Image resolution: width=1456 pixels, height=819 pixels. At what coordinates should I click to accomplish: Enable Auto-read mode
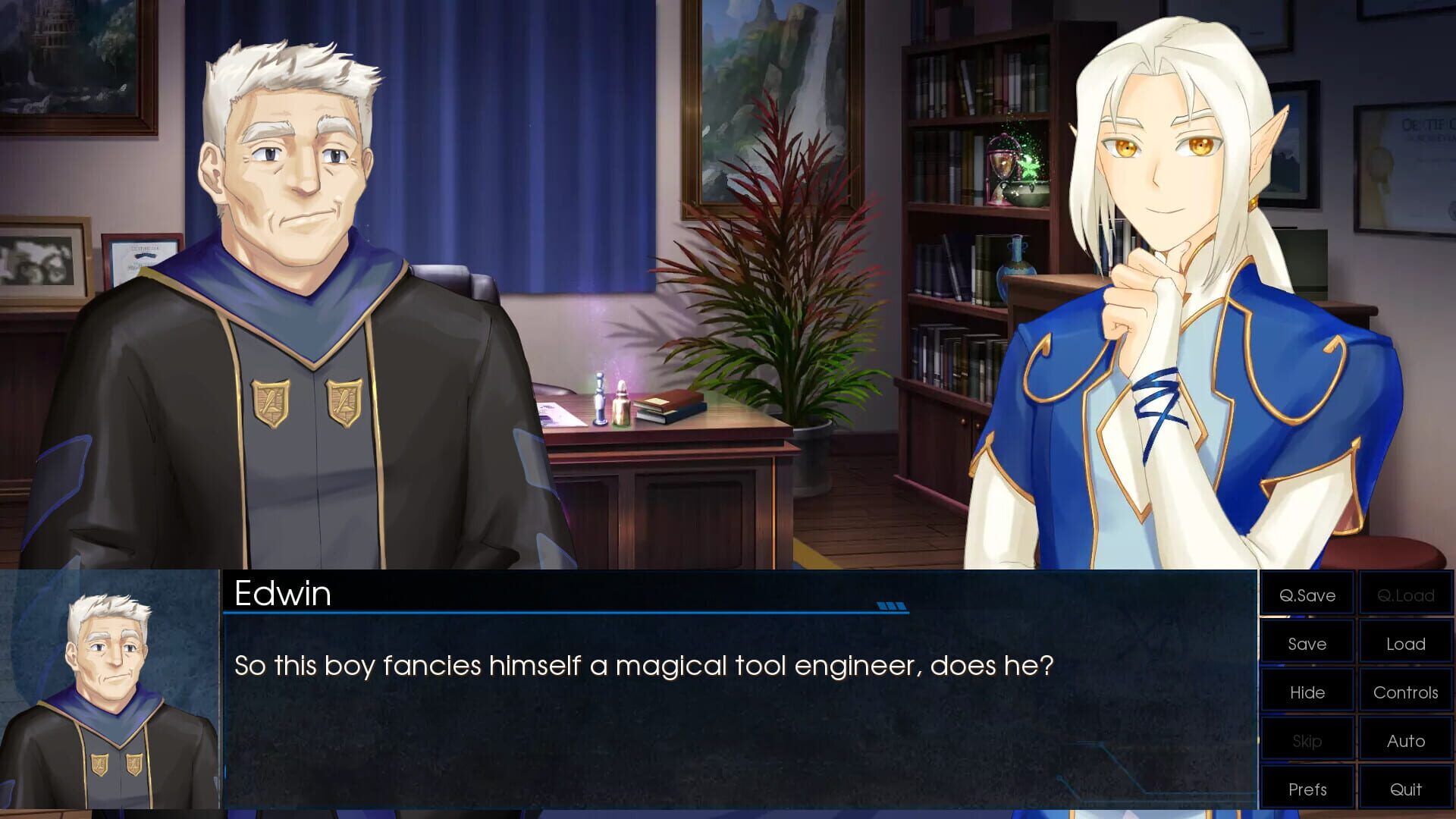click(x=1405, y=740)
